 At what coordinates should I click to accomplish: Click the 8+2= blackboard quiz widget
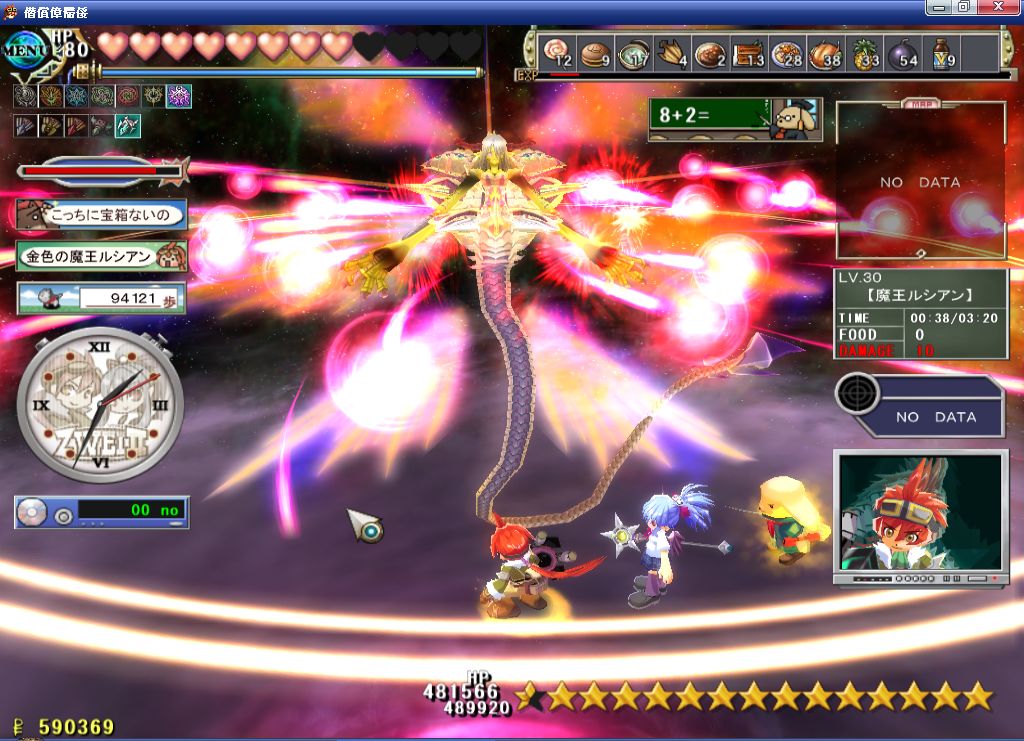735,118
